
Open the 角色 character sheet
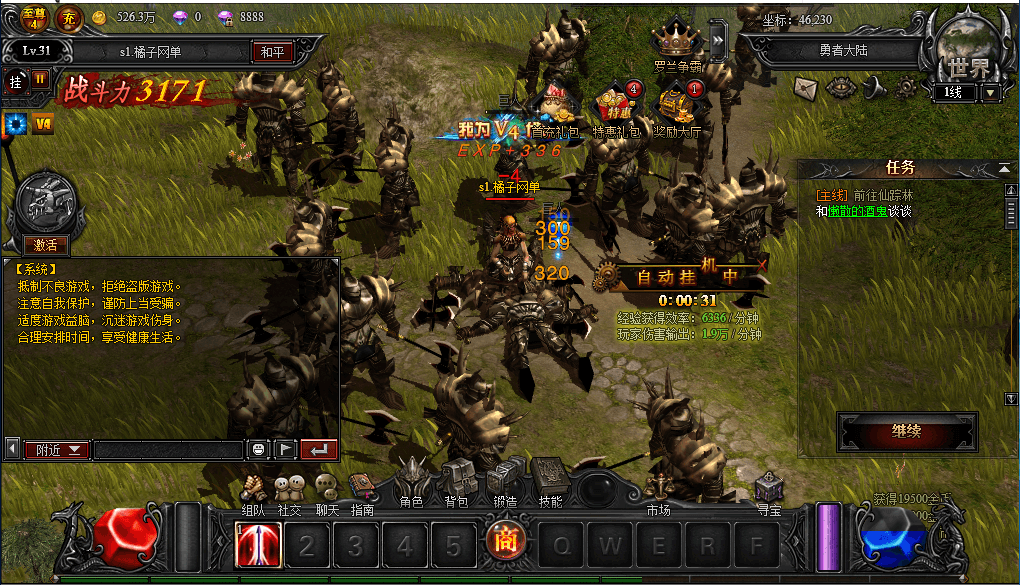click(x=412, y=482)
